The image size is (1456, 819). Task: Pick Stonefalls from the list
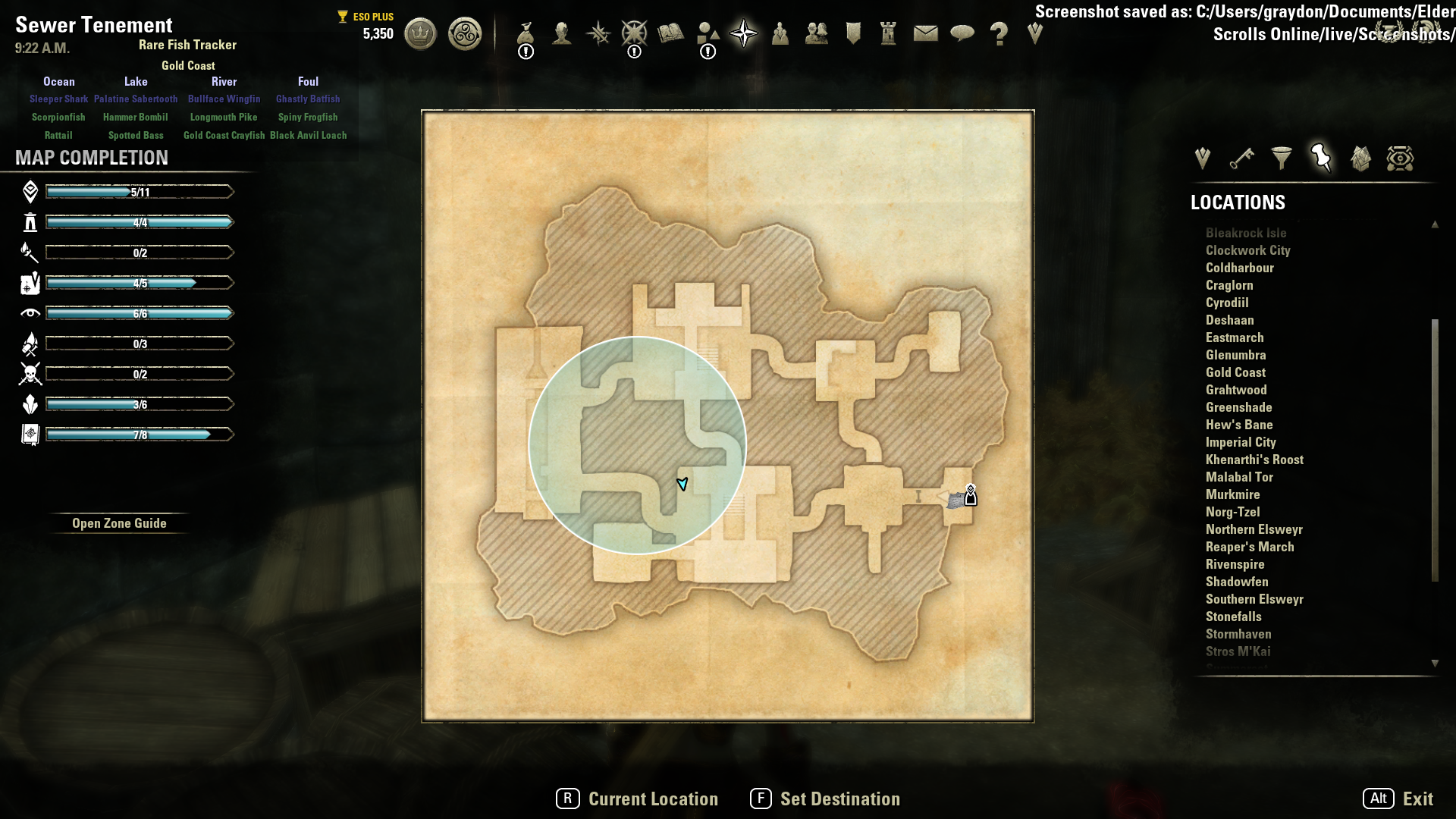tap(1233, 617)
